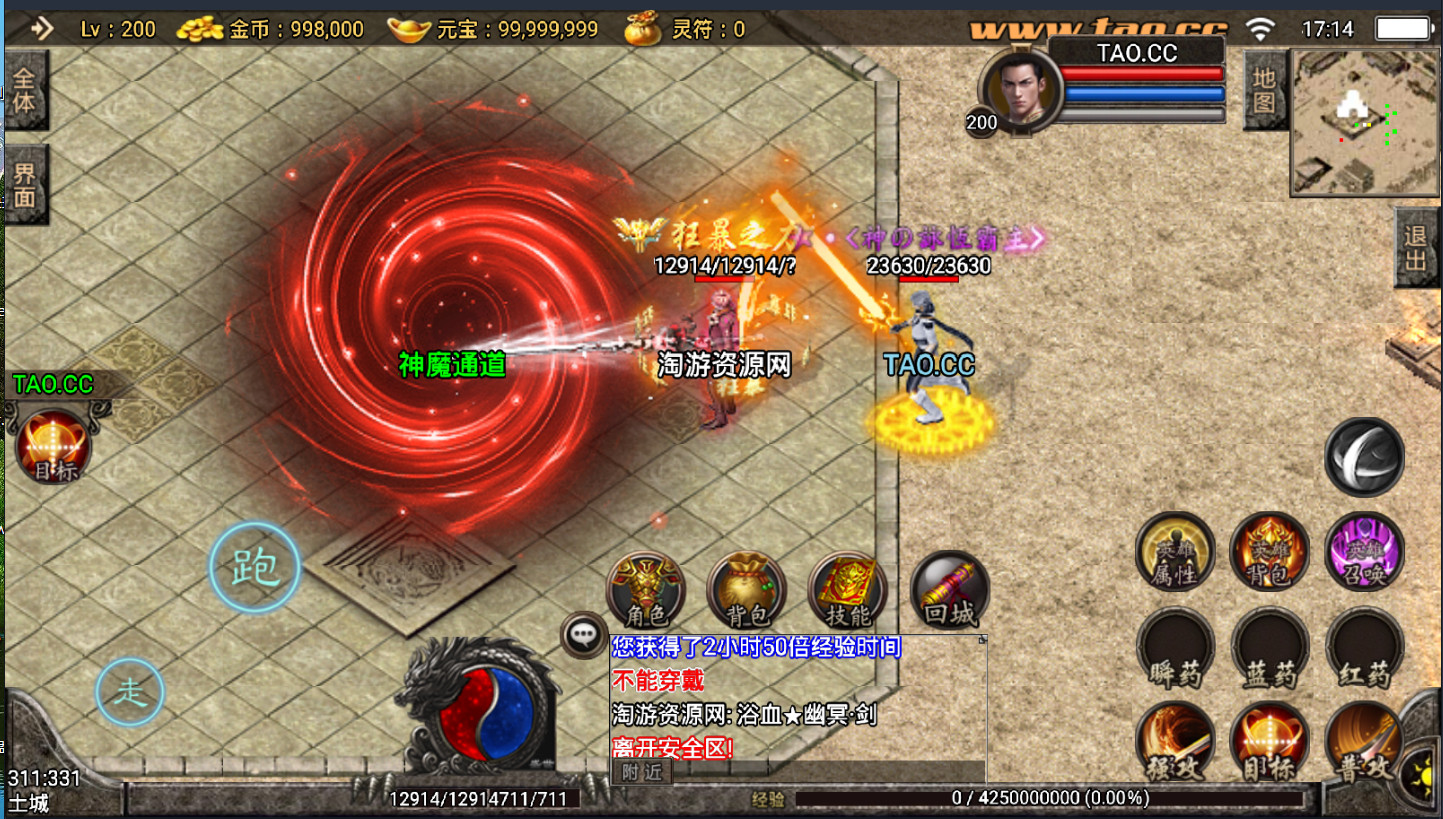Click the minimap of 土城

pos(1363,123)
